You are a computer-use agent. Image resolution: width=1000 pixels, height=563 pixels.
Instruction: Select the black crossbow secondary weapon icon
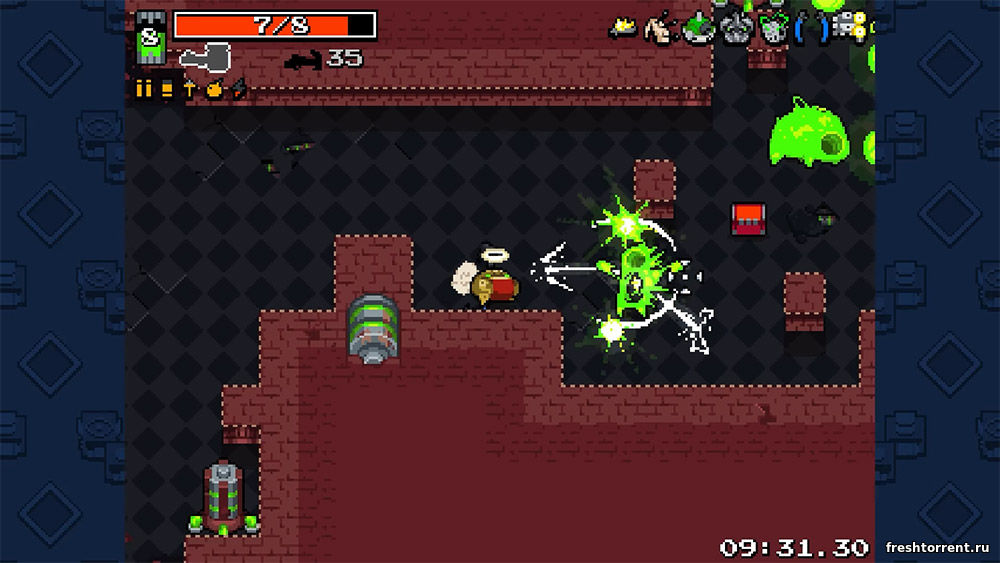[303, 61]
